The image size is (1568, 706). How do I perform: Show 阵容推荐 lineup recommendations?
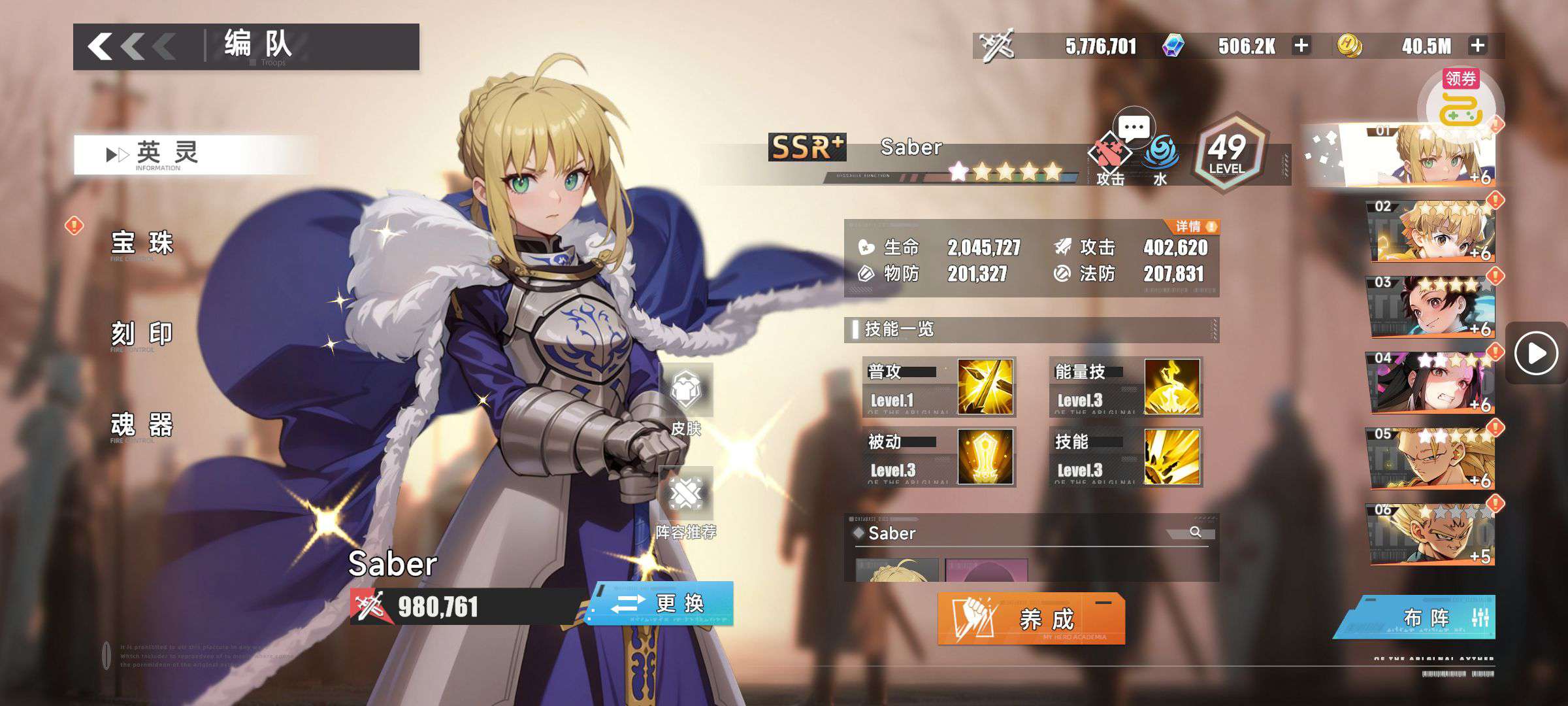686,503
